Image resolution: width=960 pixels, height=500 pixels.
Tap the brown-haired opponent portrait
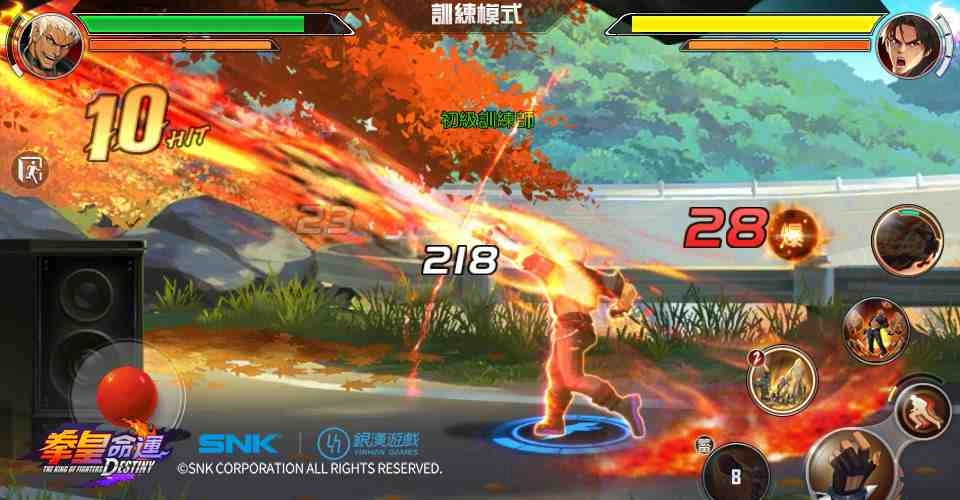pyautogui.click(x=908, y=44)
